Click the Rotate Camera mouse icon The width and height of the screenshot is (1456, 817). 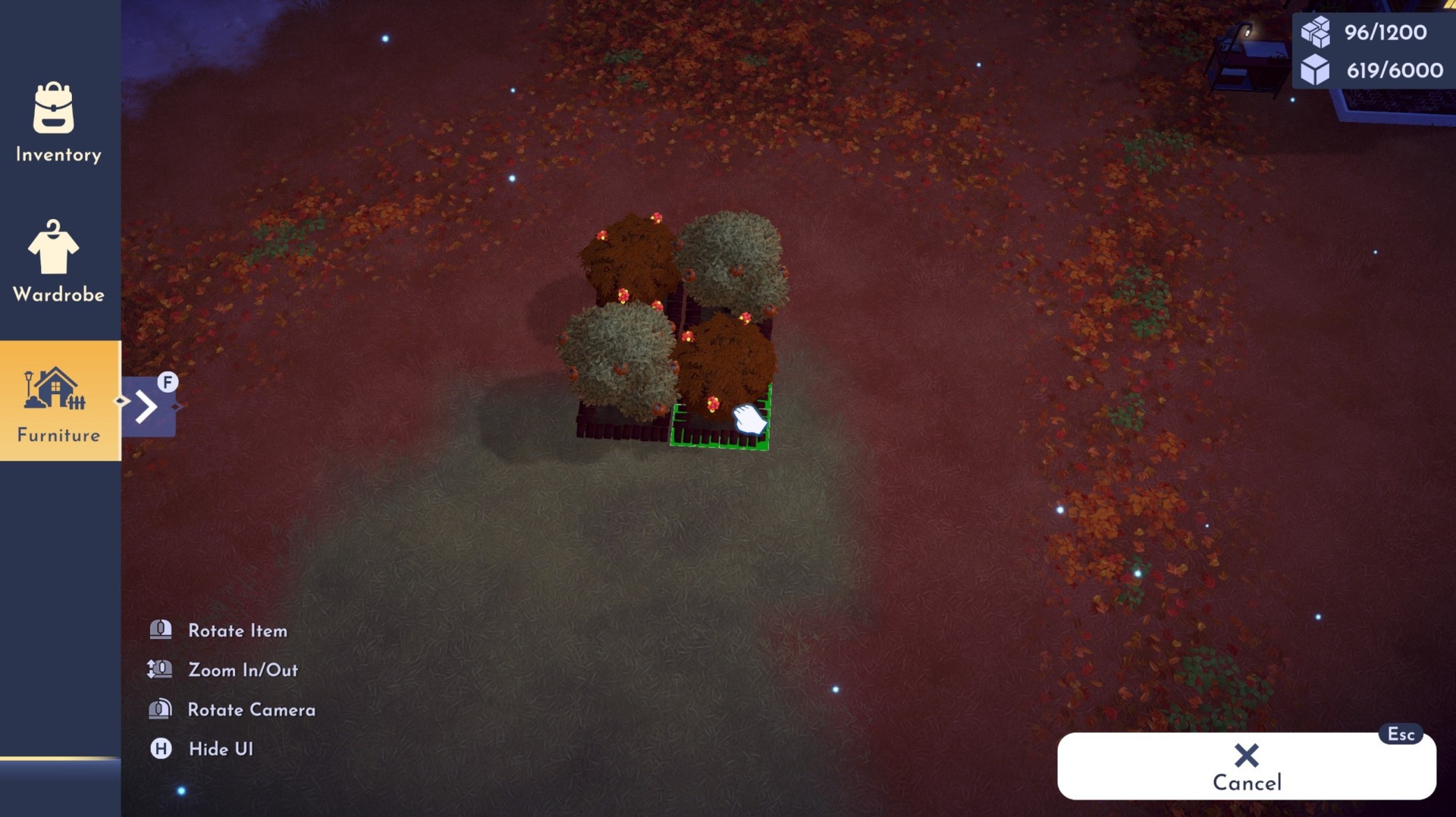[x=159, y=709]
